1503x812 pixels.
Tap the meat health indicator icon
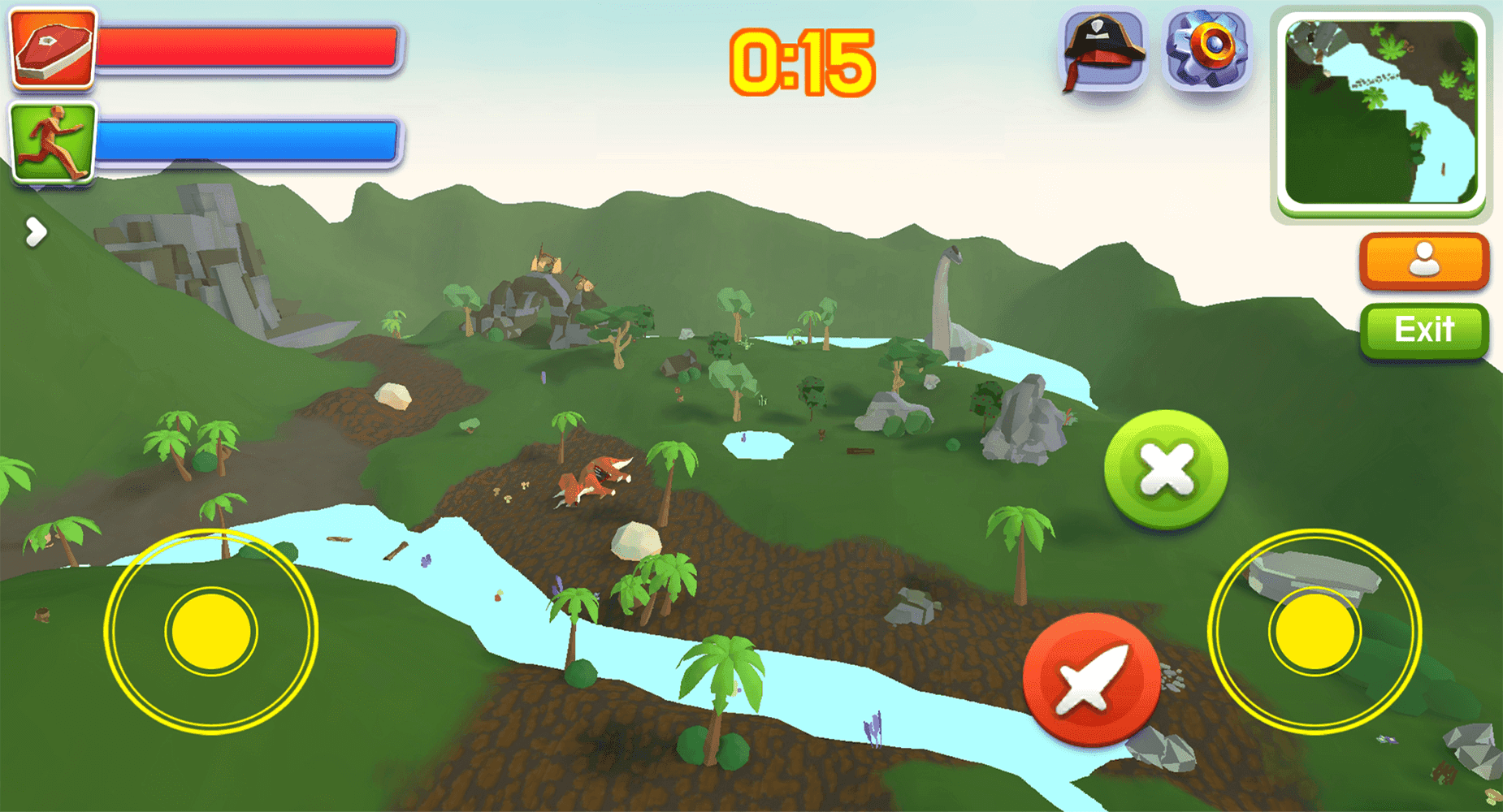(51, 51)
